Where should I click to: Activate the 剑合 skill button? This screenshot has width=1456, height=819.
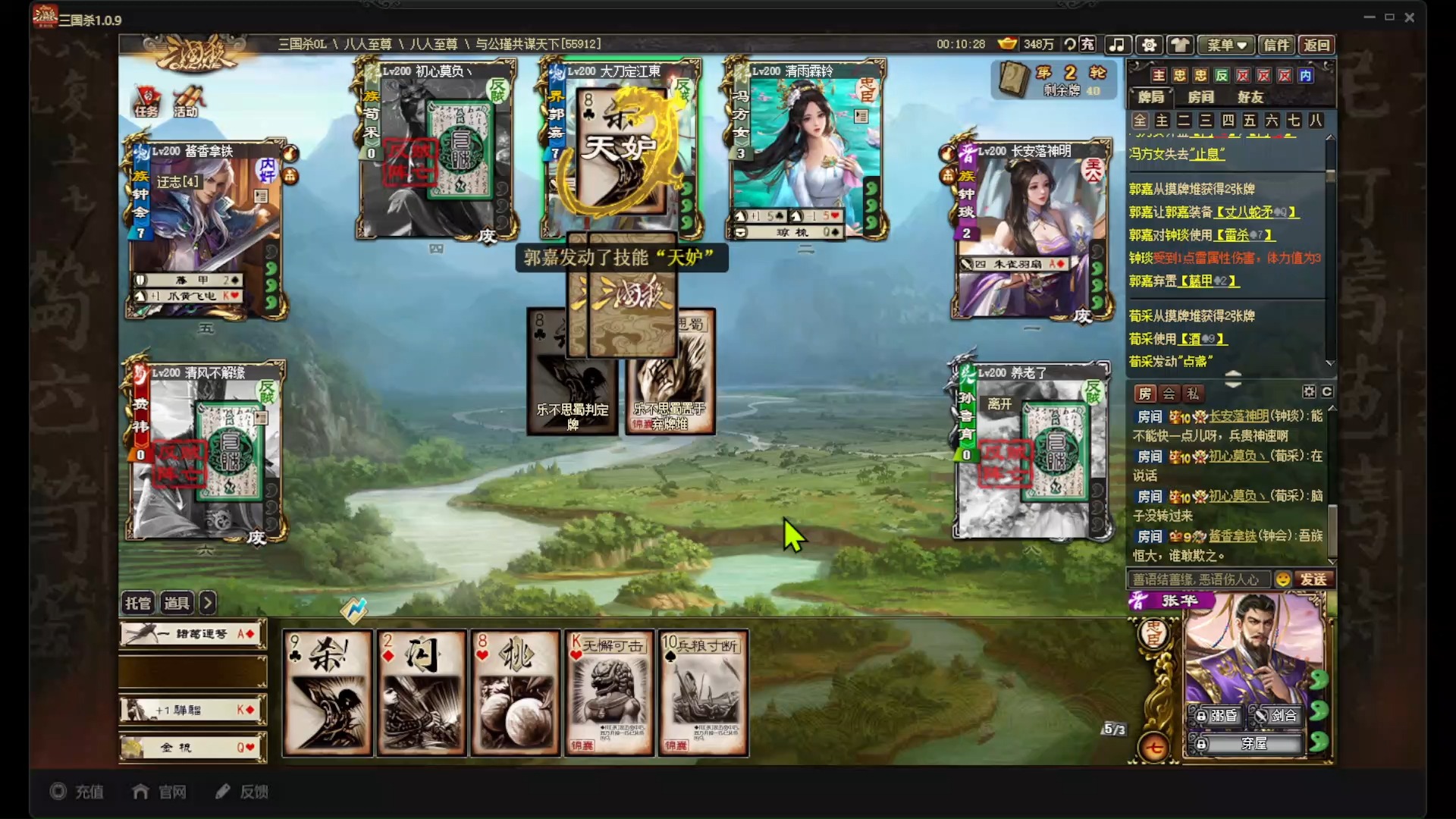(1277, 715)
